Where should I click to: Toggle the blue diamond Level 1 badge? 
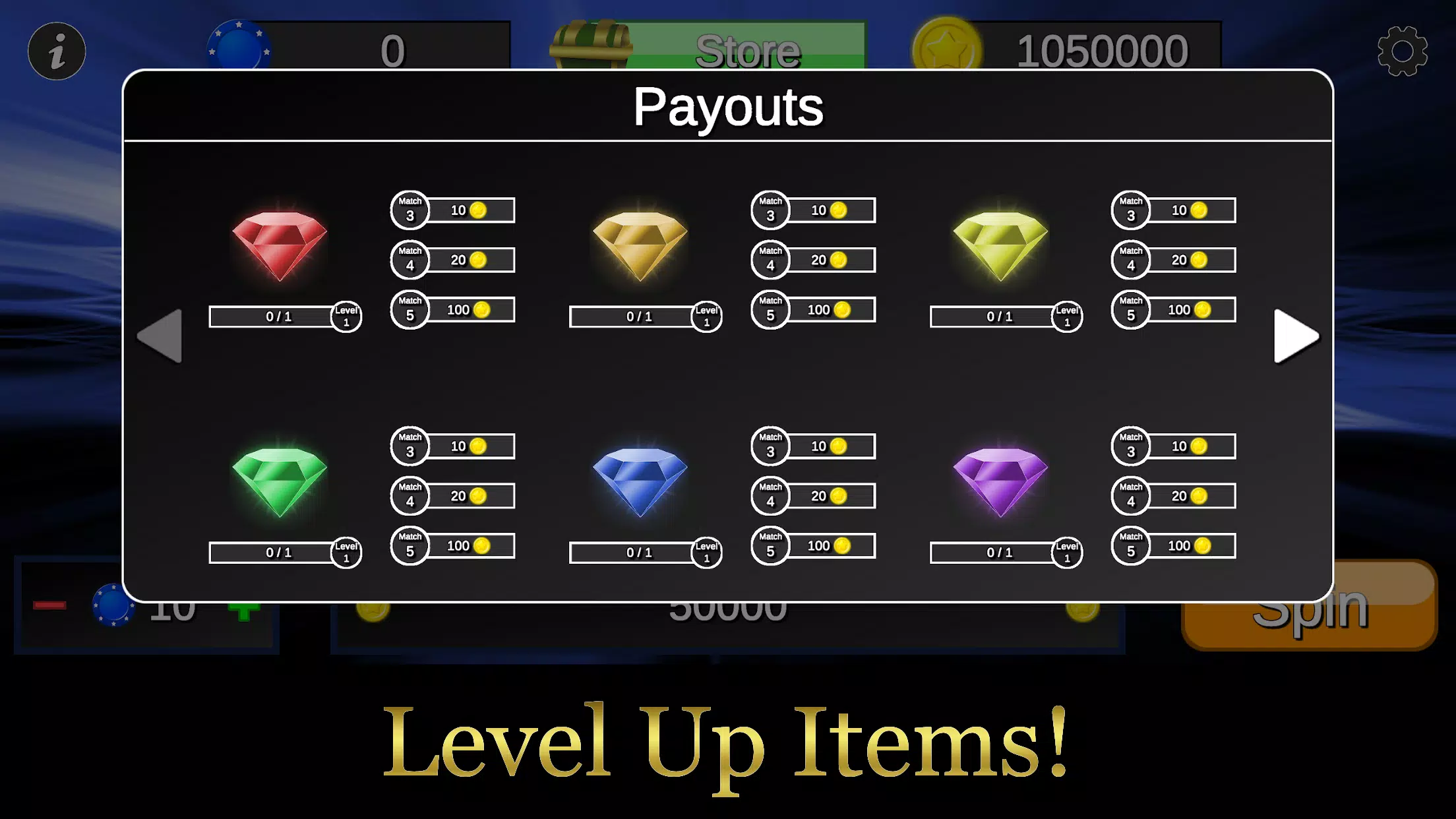(706, 553)
